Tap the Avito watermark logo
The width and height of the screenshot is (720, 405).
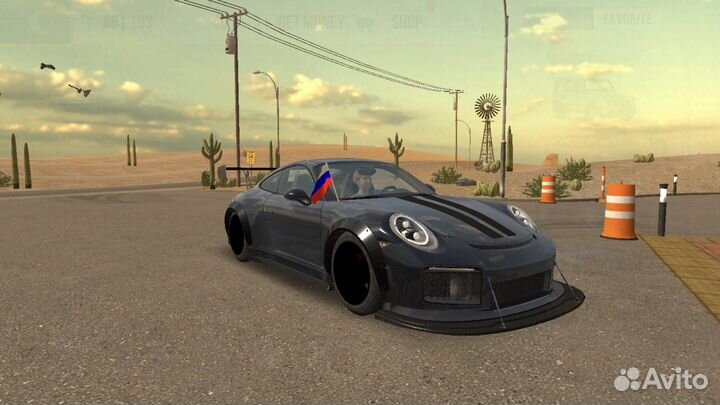(x=661, y=379)
